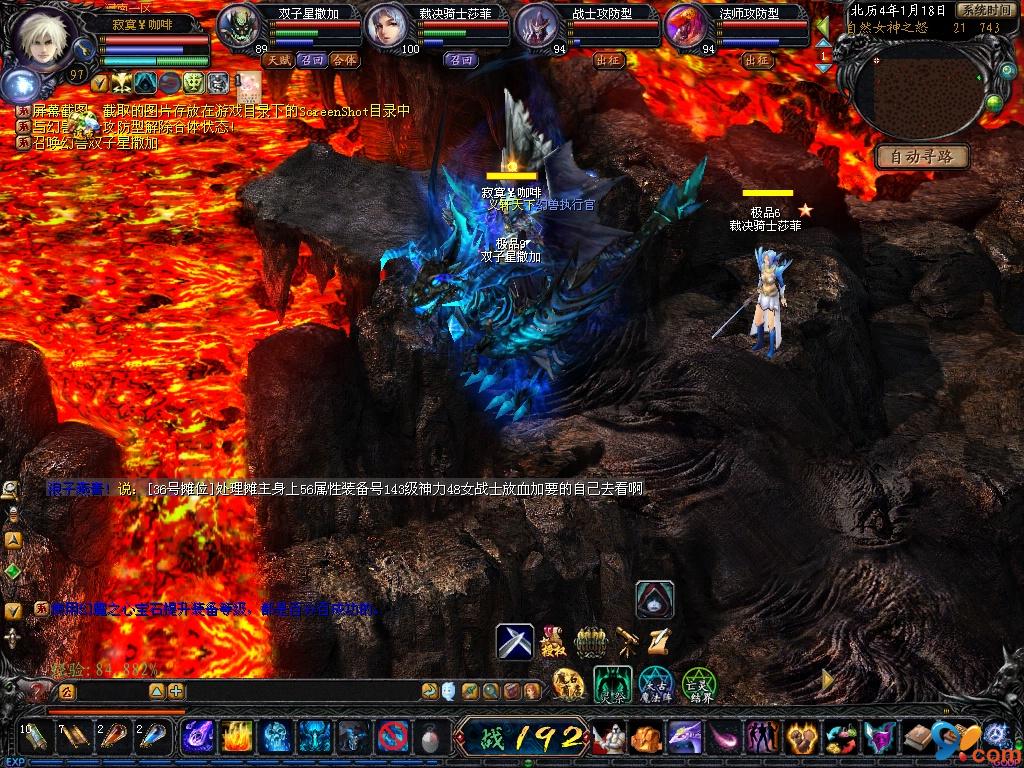The width and height of the screenshot is (1024, 768).
Task: Click the crossed swords attack icon
Action: tap(515, 641)
